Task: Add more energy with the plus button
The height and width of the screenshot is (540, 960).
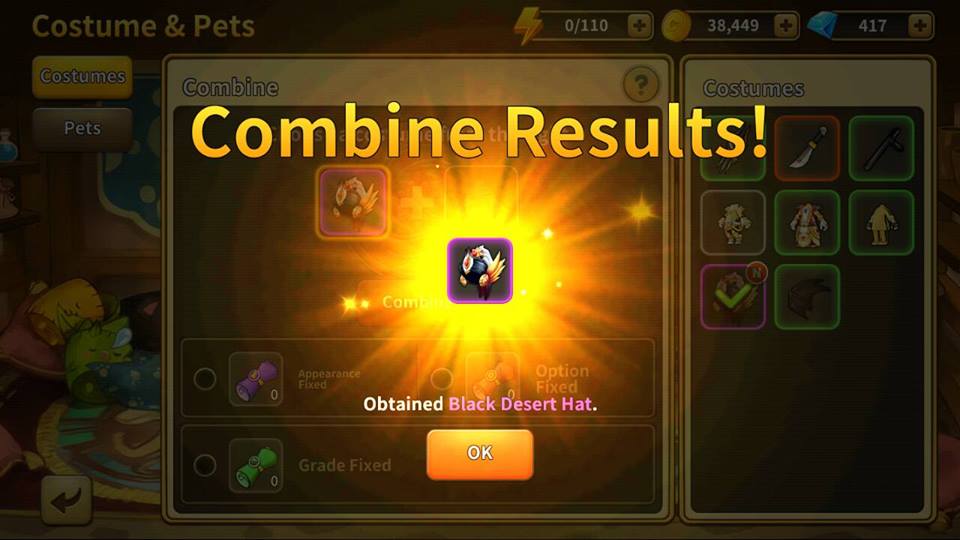Action: pos(639,25)
